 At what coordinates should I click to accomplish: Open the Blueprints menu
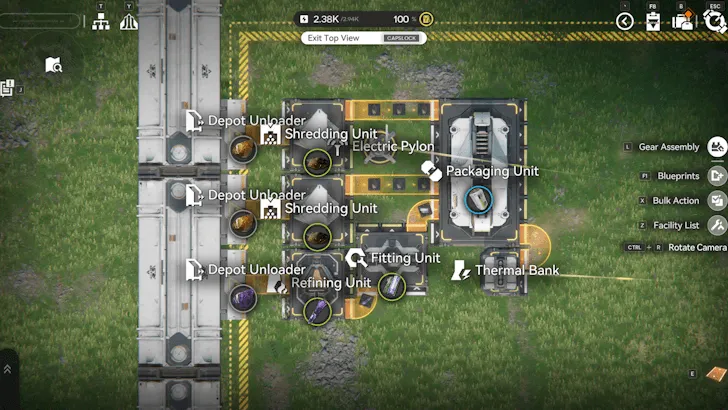(716, 175)
